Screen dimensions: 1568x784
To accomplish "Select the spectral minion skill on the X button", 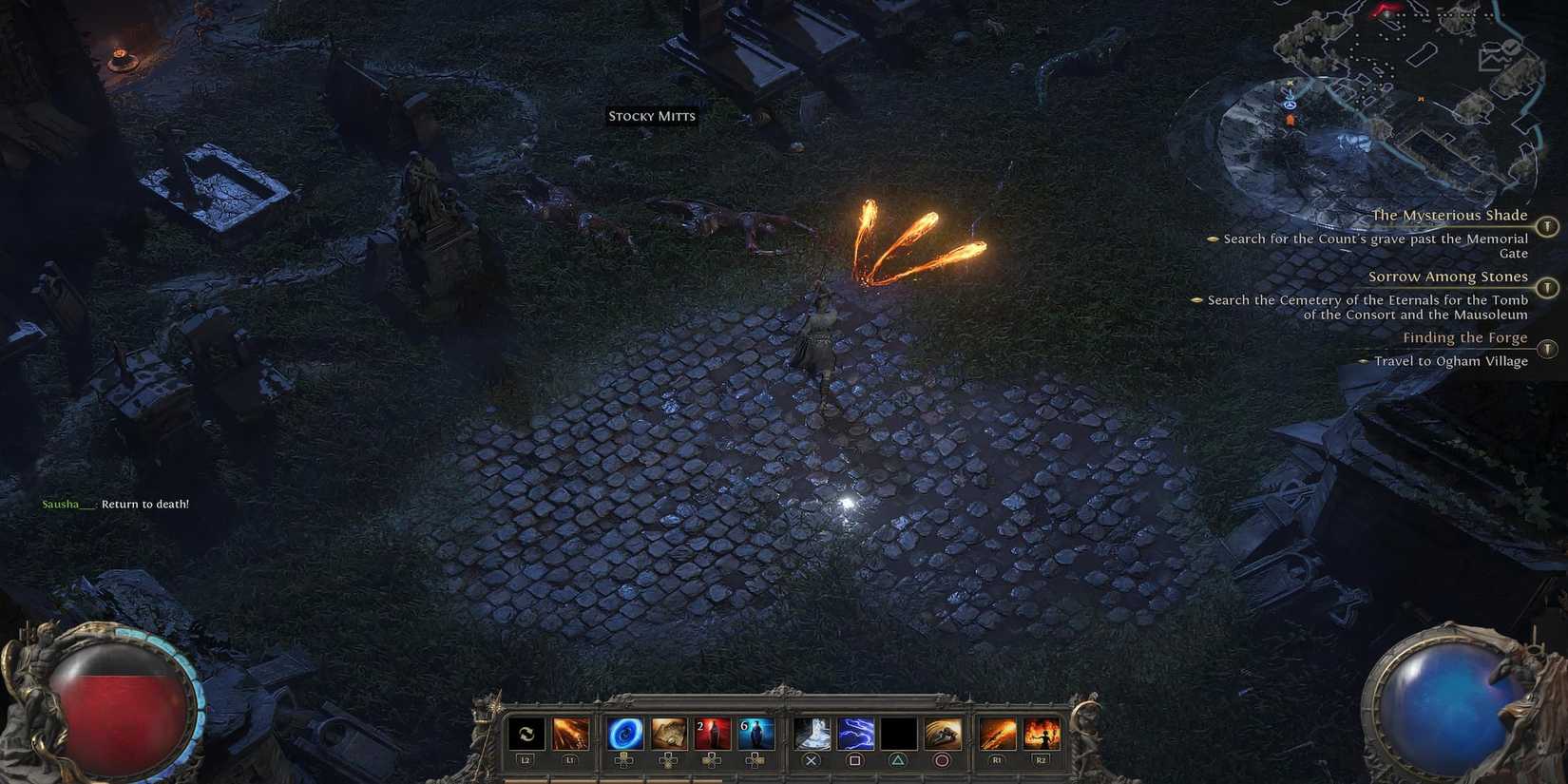I will tap(812, 733).
